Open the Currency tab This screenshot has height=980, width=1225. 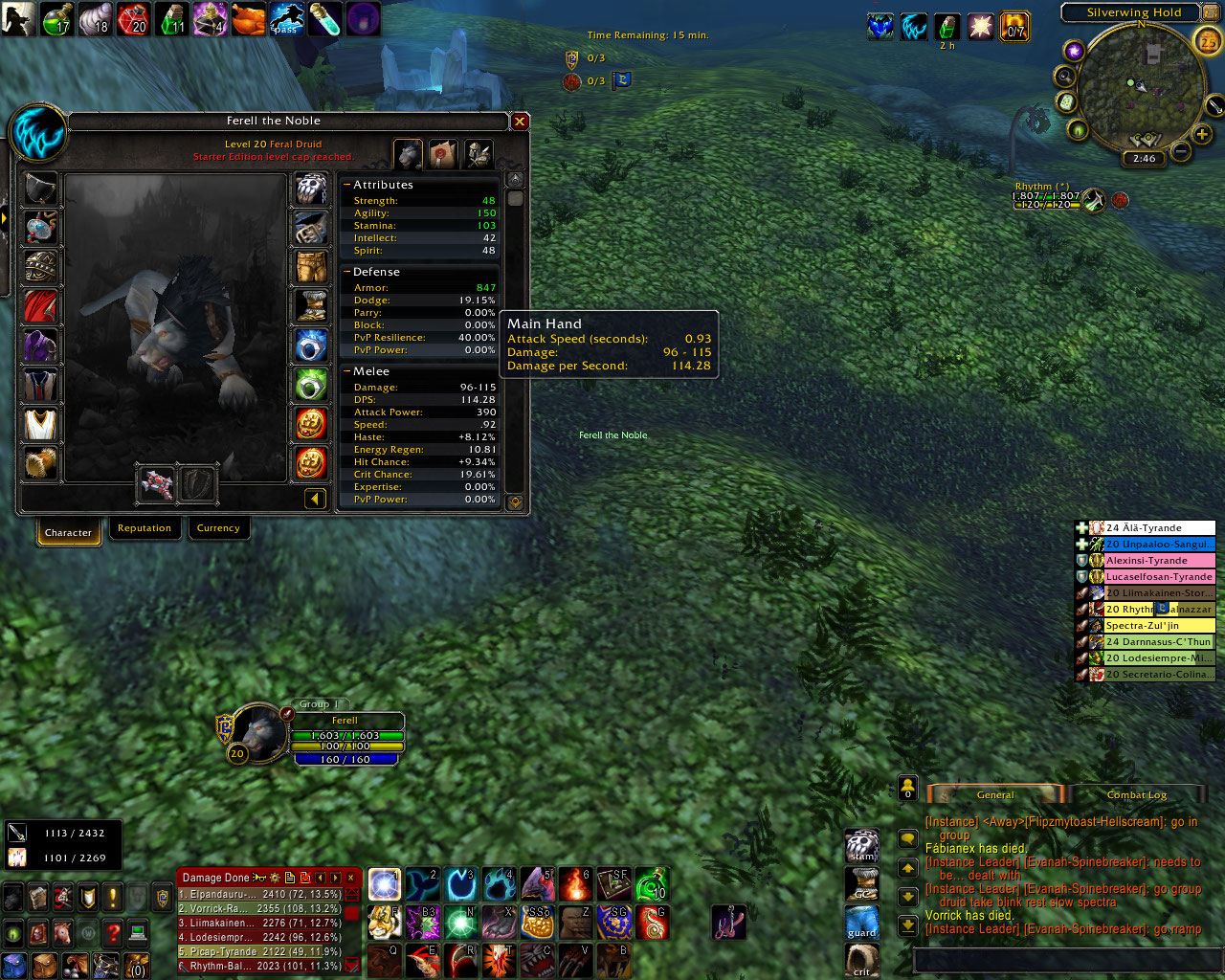pyautogui.click(x=218, y=528)
